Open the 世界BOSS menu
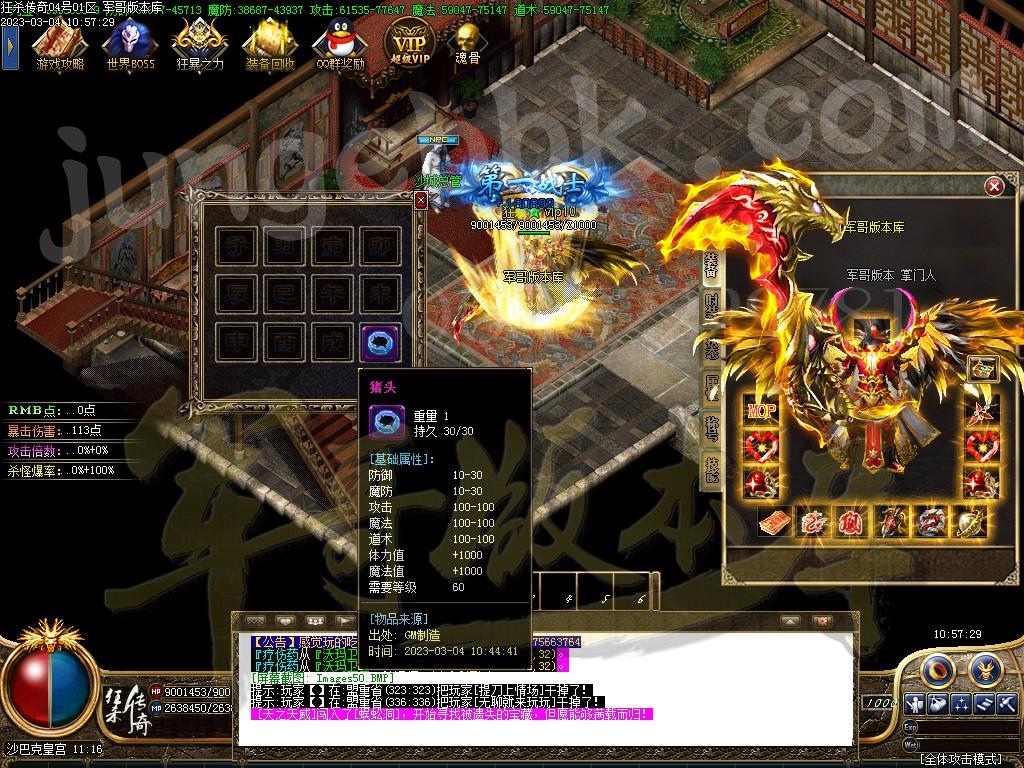This screenshot has width=1024, height=768. 129,43
